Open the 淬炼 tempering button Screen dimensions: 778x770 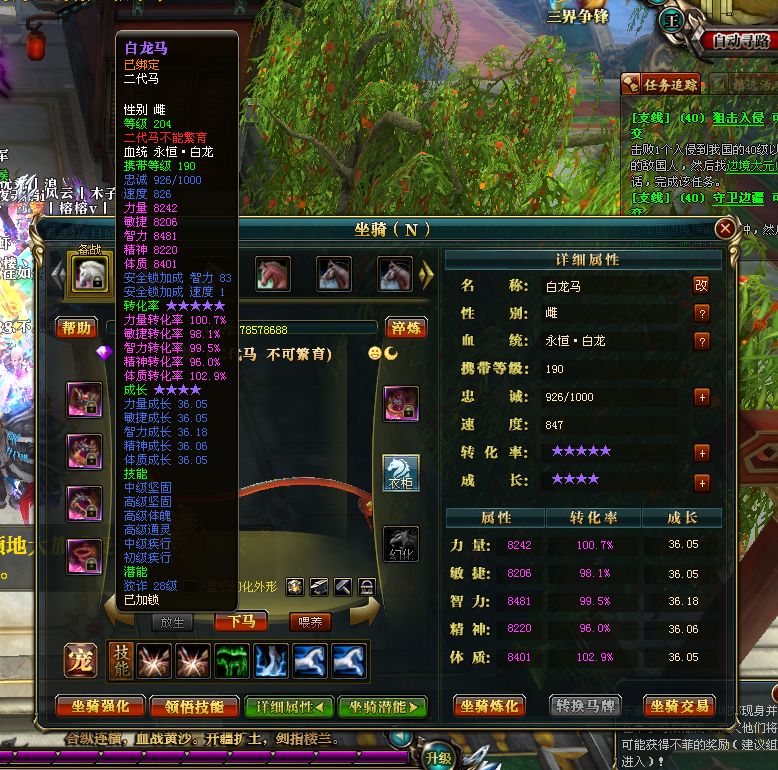(x=407, y=327)
